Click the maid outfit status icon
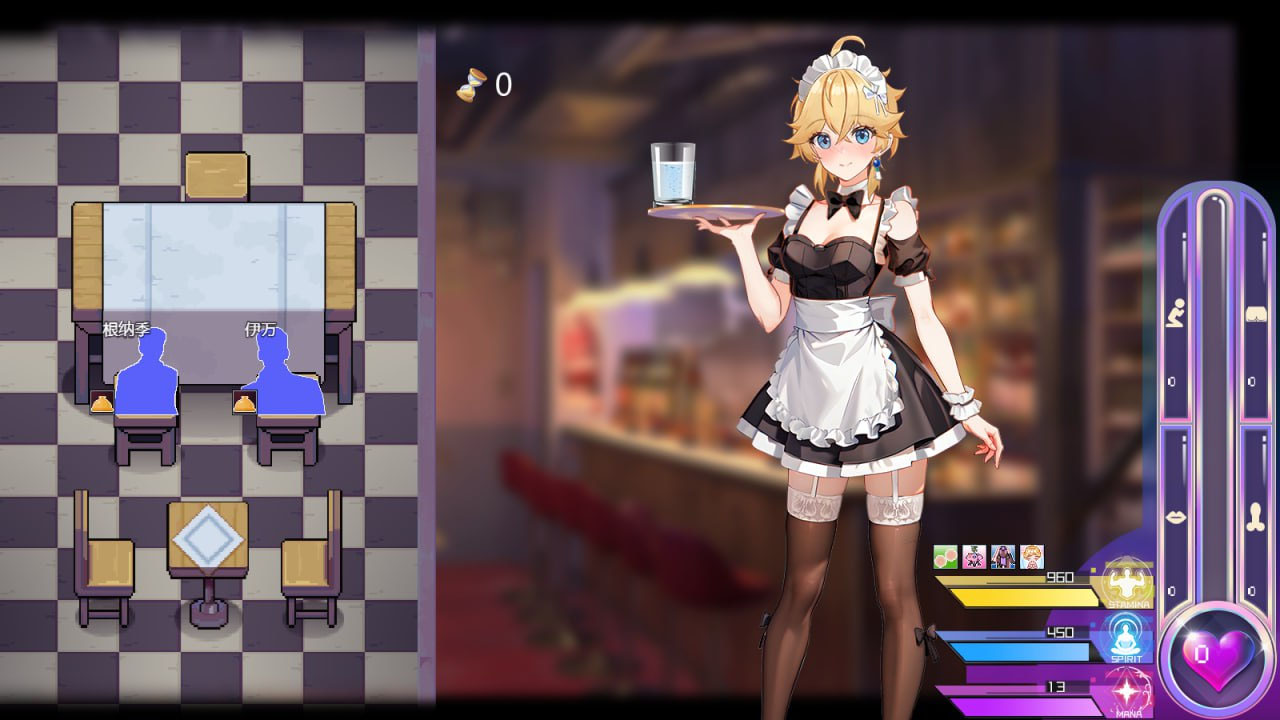This screenshot has width=1280, height=720. 1002,556
